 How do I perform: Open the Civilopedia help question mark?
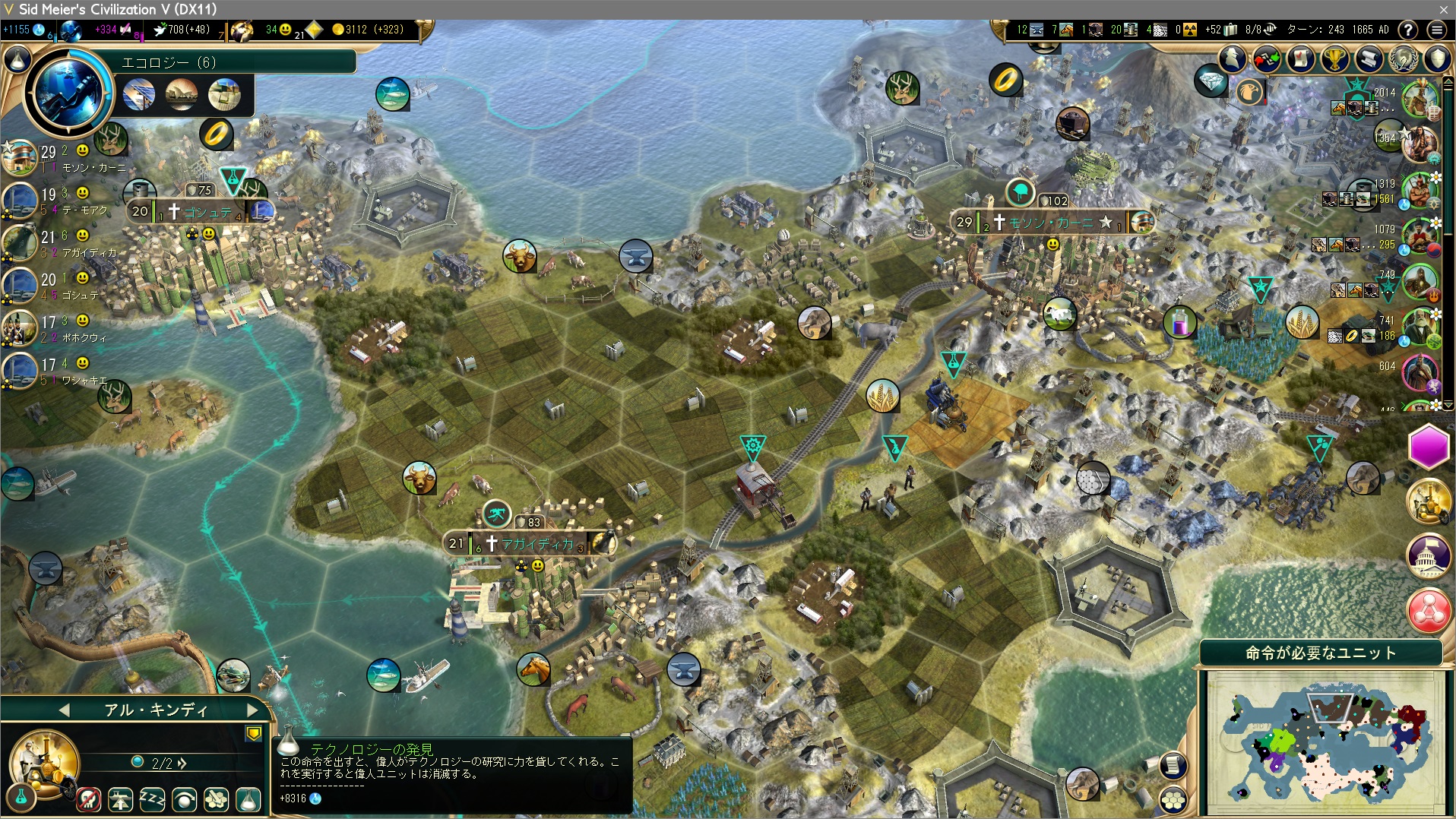click(1408, 30)
